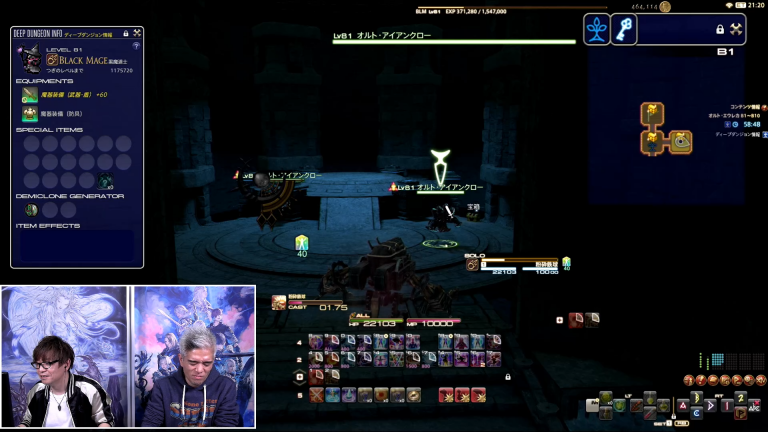Click the Black Mage job icon
768x432 pixels.
pos(52,60)
